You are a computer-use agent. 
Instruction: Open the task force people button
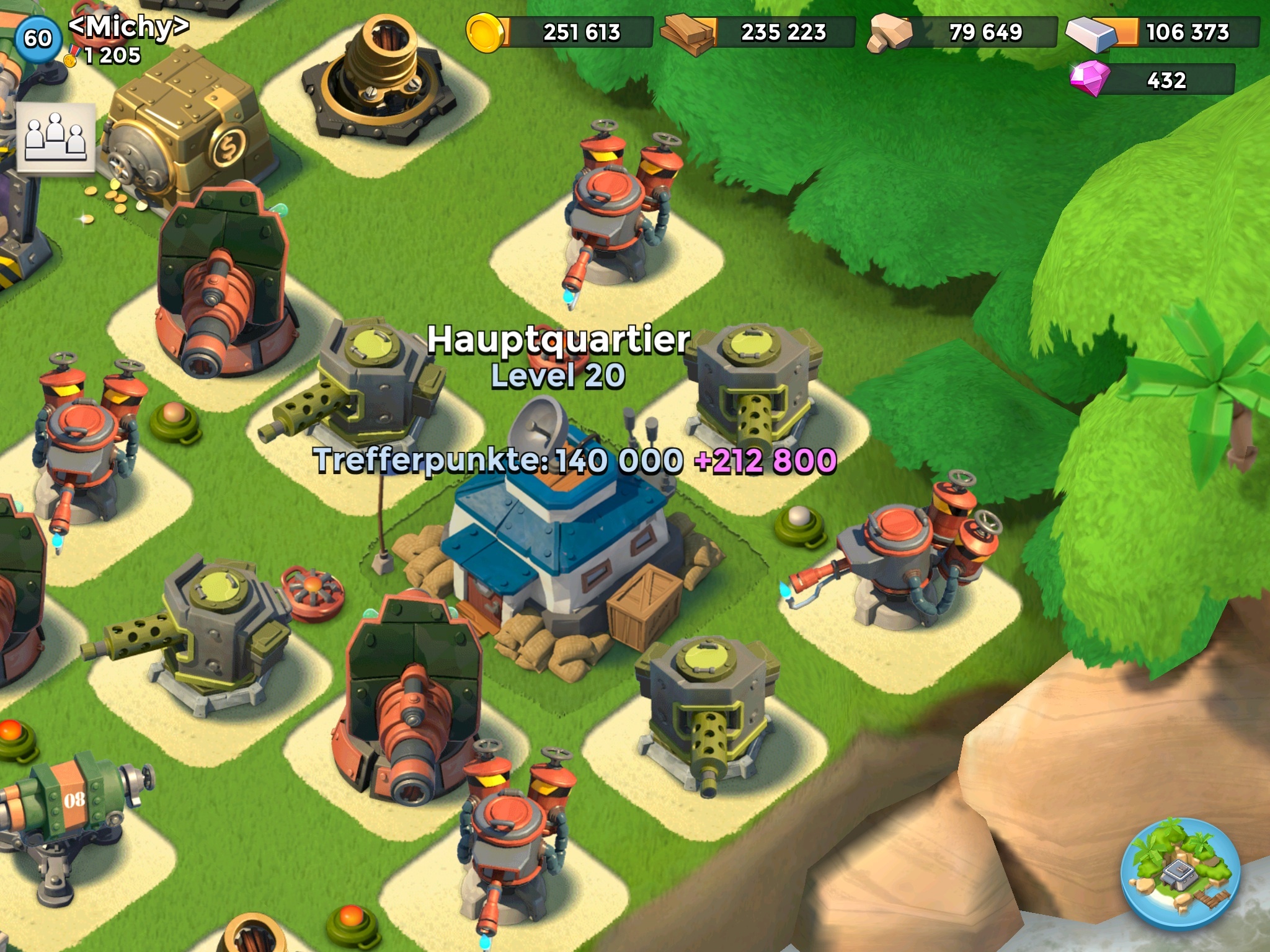point(56,137)
